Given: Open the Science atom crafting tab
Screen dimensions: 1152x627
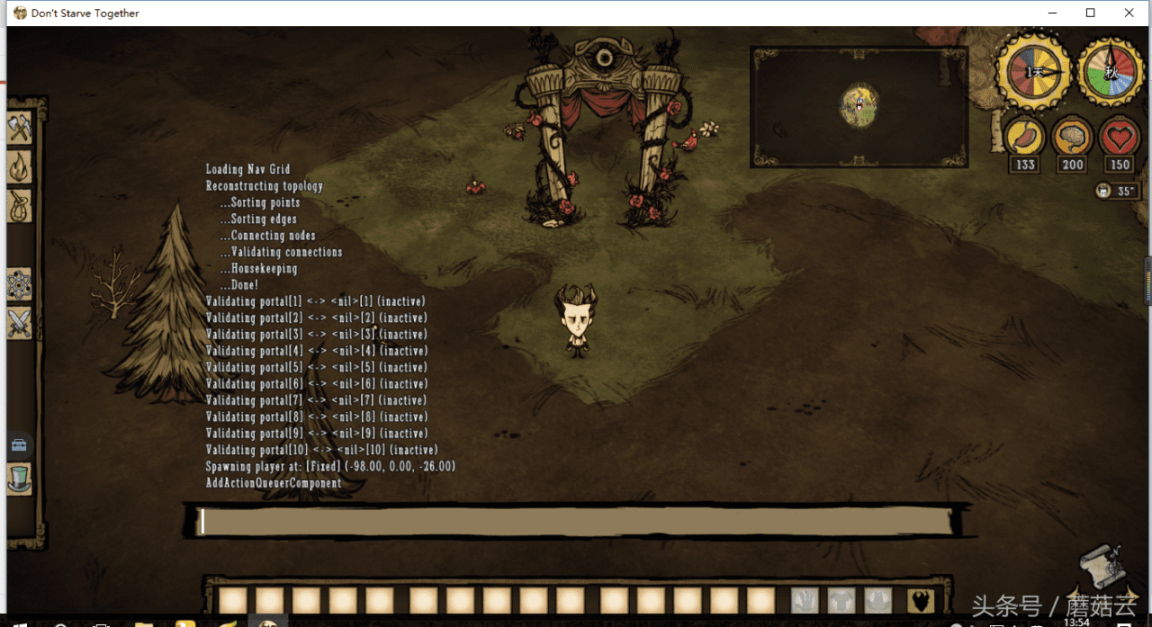Looking at the screenshot, I should coord(20,285).
